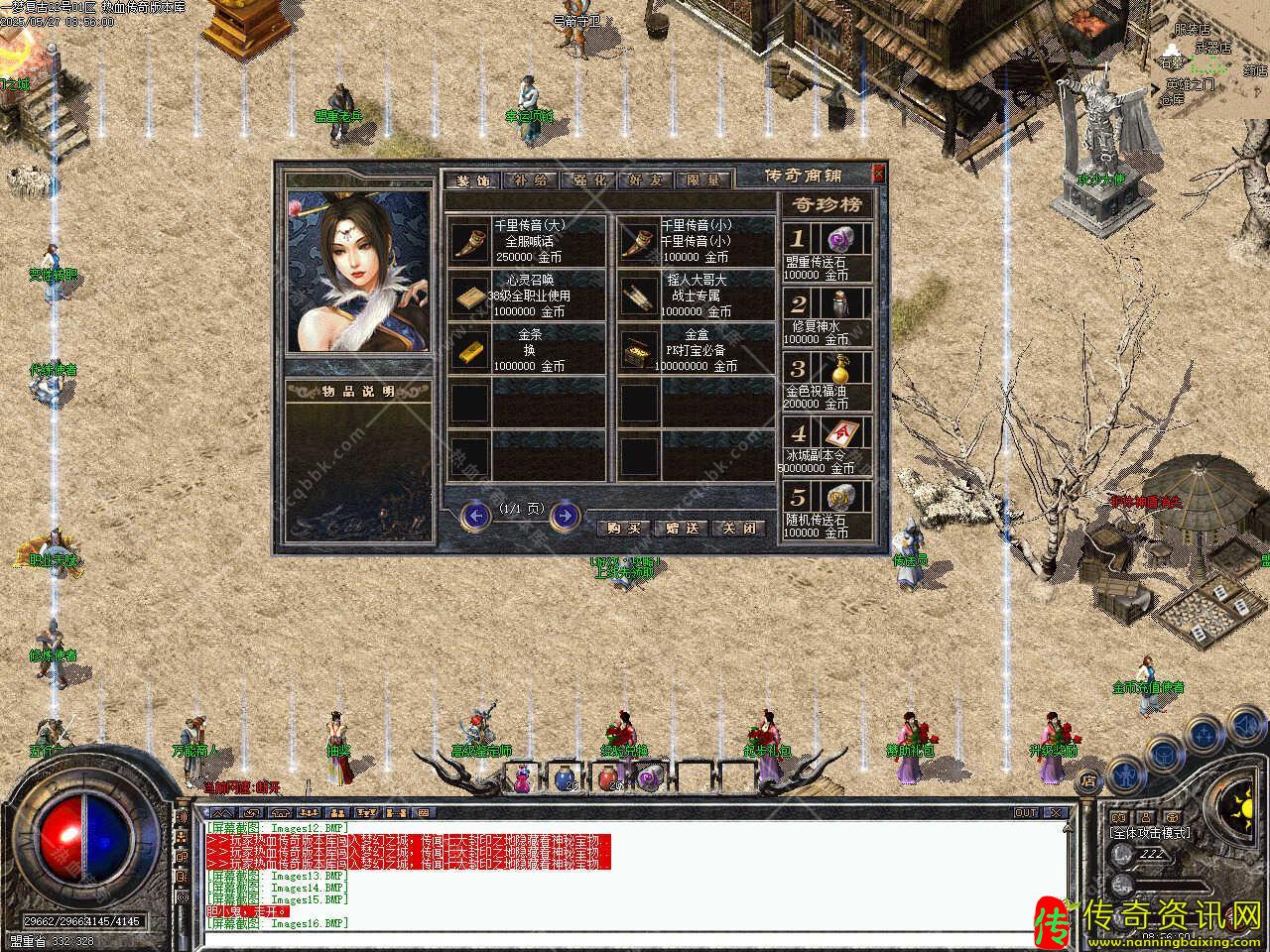This screenshot has height=952, width=1270.
Task: Click the 购买 buy button
Action: tap(625, 529)
